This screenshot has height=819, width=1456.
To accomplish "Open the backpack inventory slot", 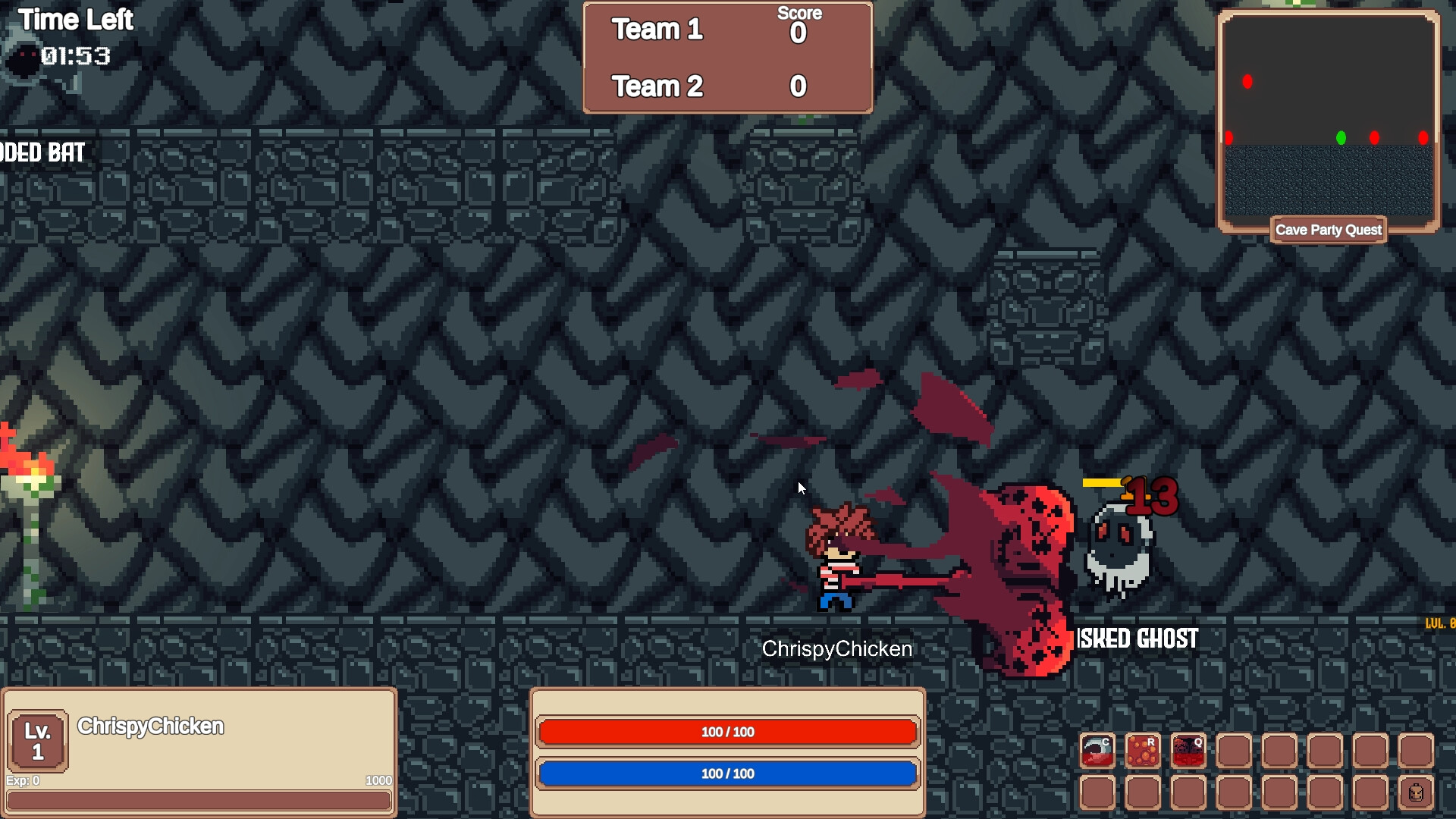I will coord(1415,793).
